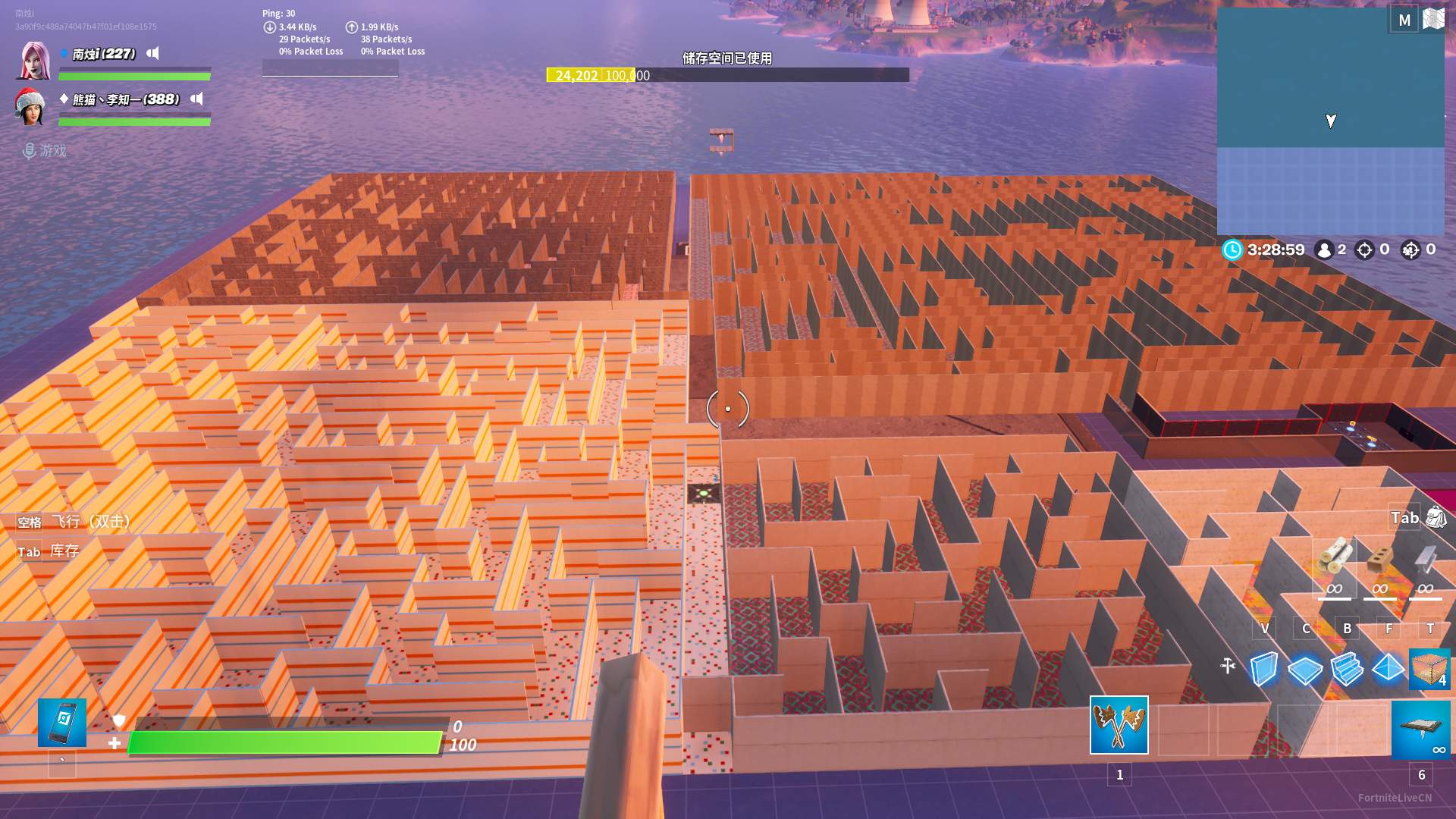
Task: Switch building material to metal beam
Action: pyautogui.click(x=1425, y=560)
